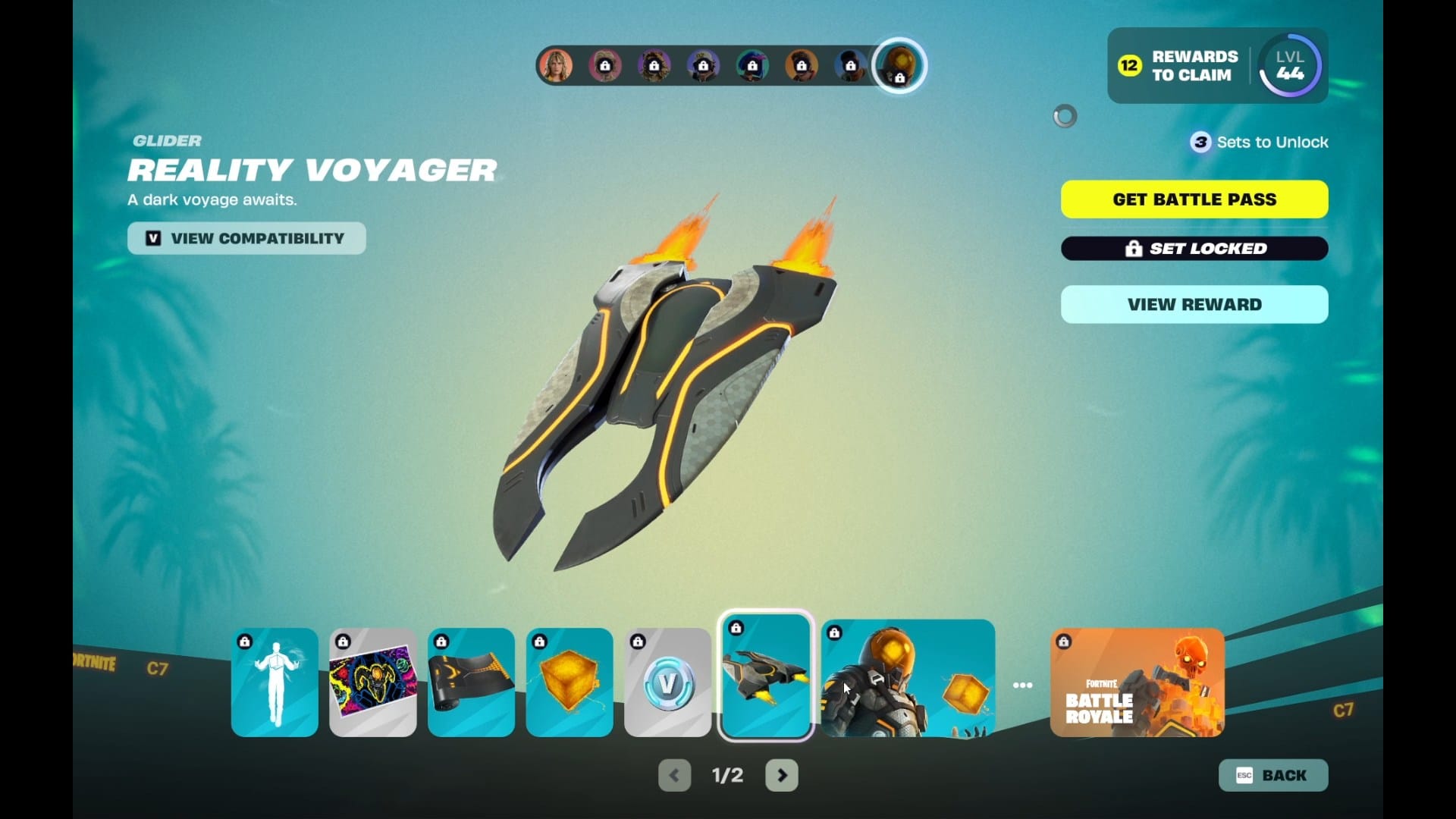Choose the golden-helmet outfit reward tile

908,678
